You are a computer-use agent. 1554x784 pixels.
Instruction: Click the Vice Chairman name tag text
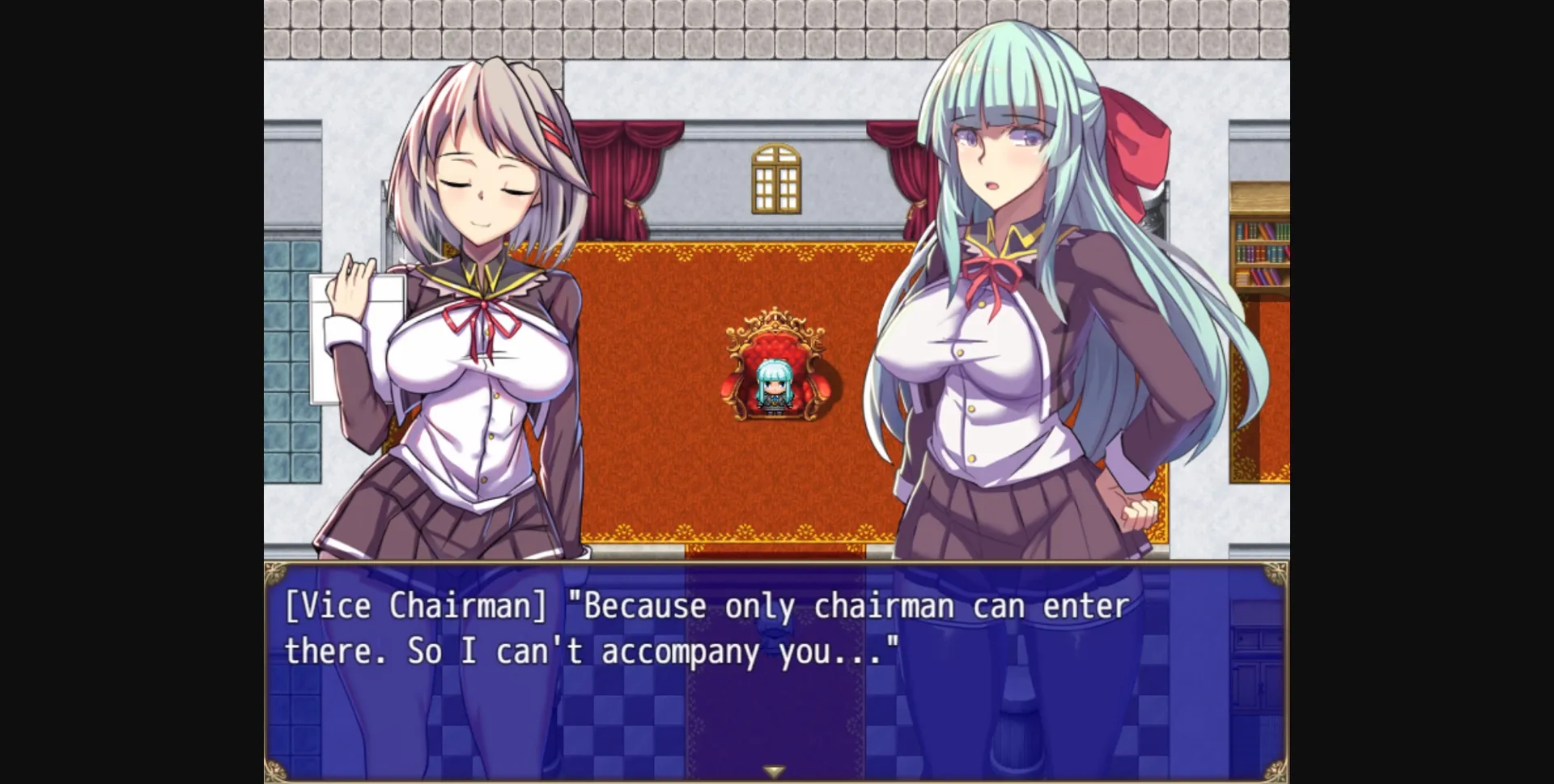click(x=413, y=604)
